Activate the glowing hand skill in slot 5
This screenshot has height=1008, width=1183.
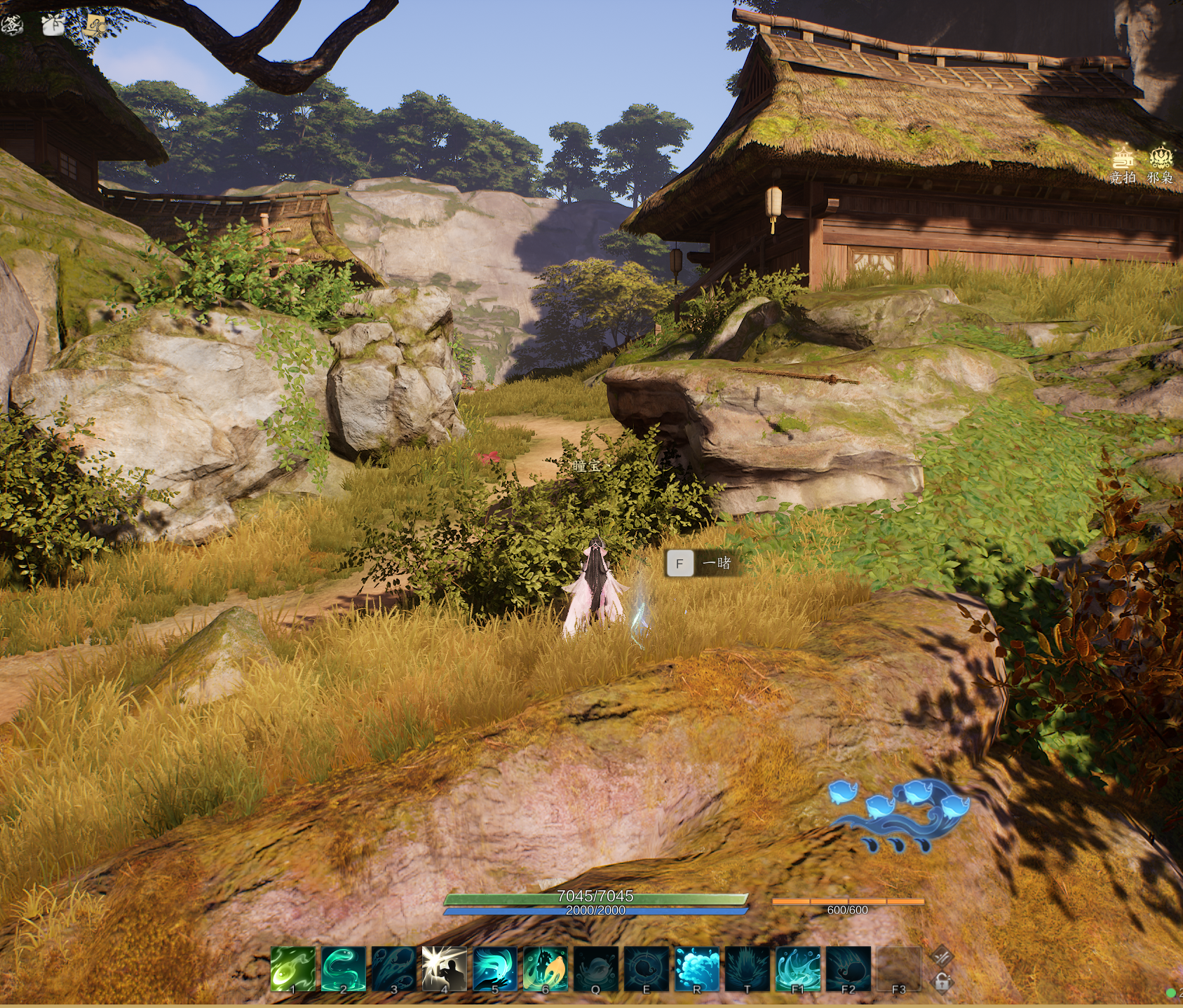pos(495,969)
